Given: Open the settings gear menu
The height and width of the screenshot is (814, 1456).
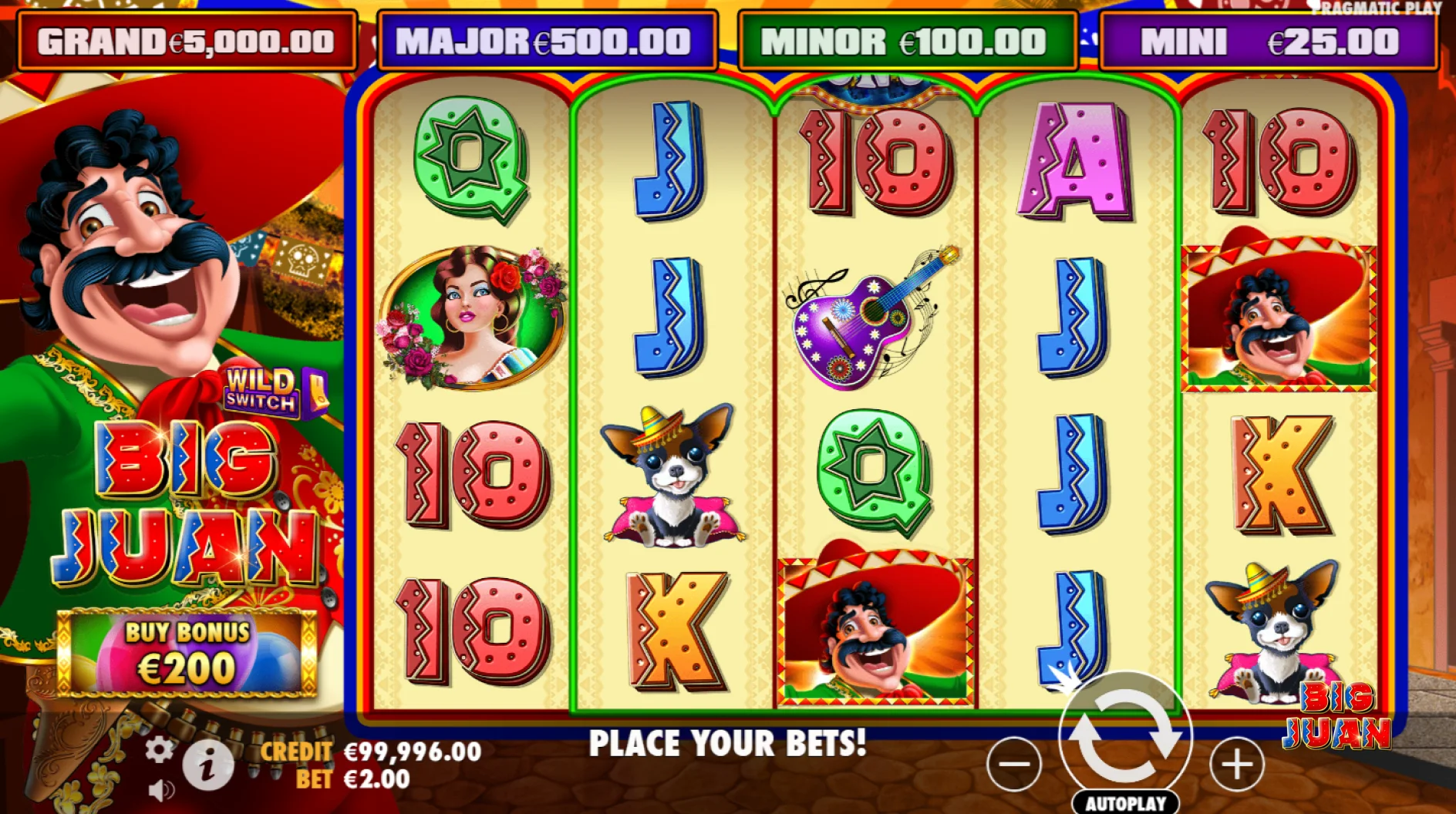Looking at the screenshot, I should pos(159,749).
